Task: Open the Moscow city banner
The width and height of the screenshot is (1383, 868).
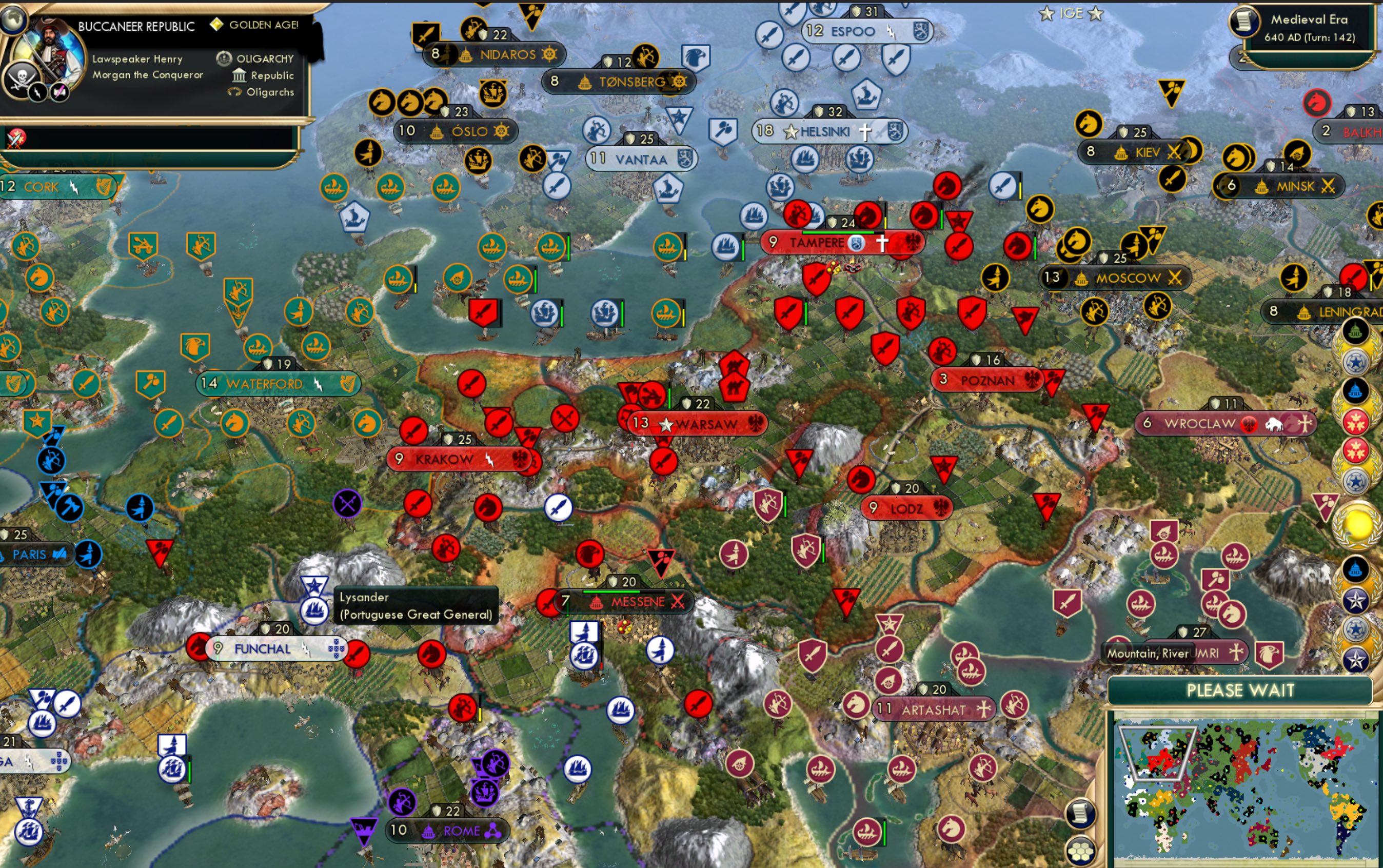Action: pyautogui.click(x=1119, y=277)
